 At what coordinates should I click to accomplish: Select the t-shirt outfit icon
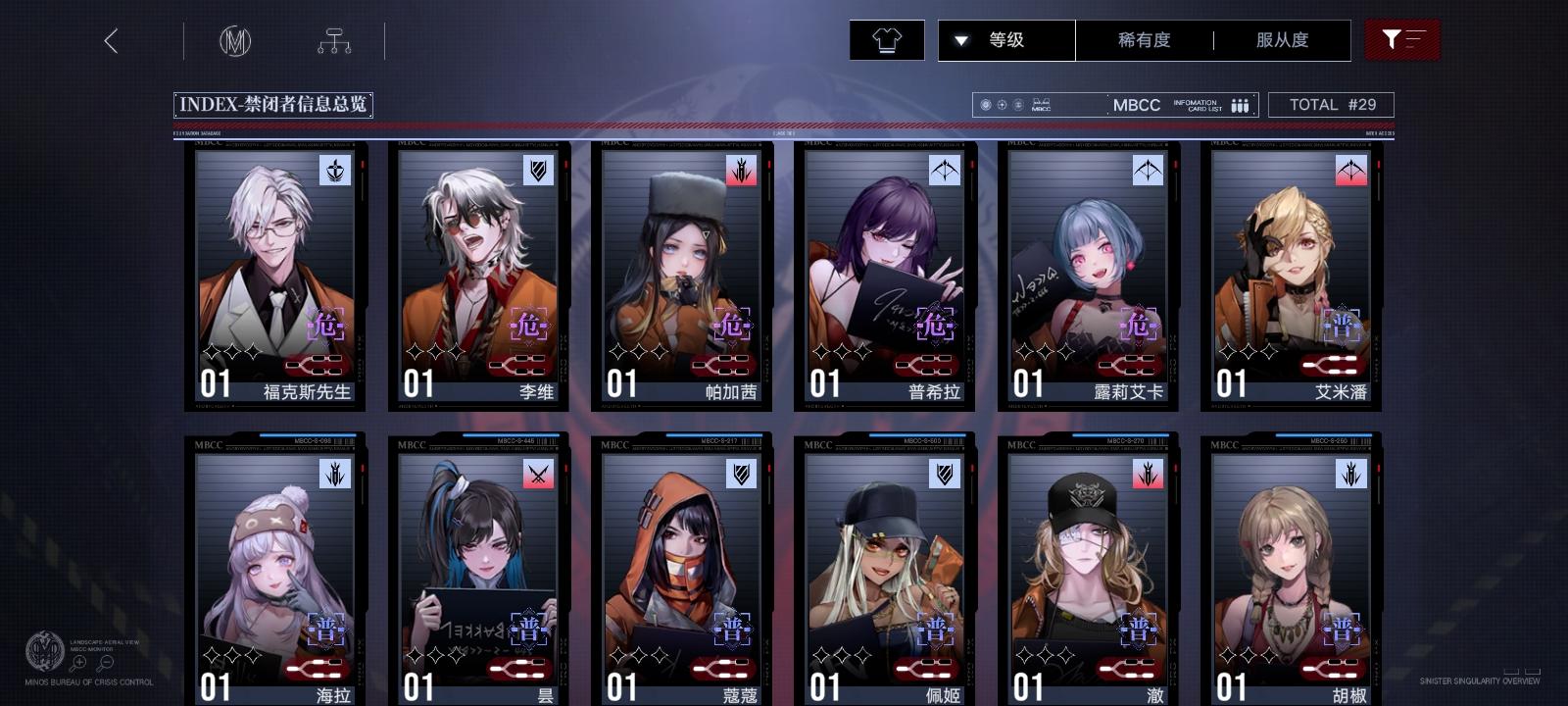click(x=887, y=40)
